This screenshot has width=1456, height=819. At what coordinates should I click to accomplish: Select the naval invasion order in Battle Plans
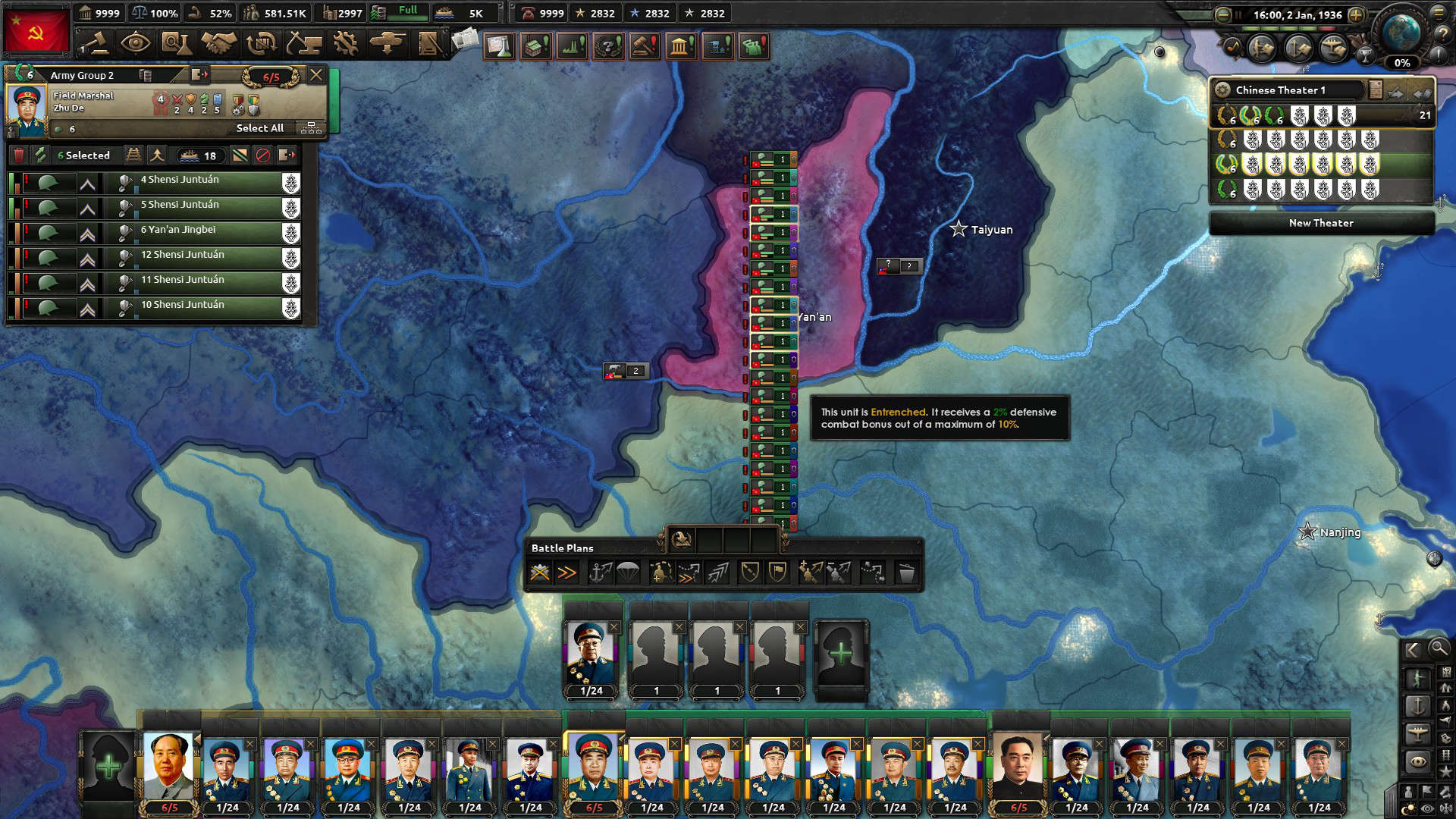(601, 573)
